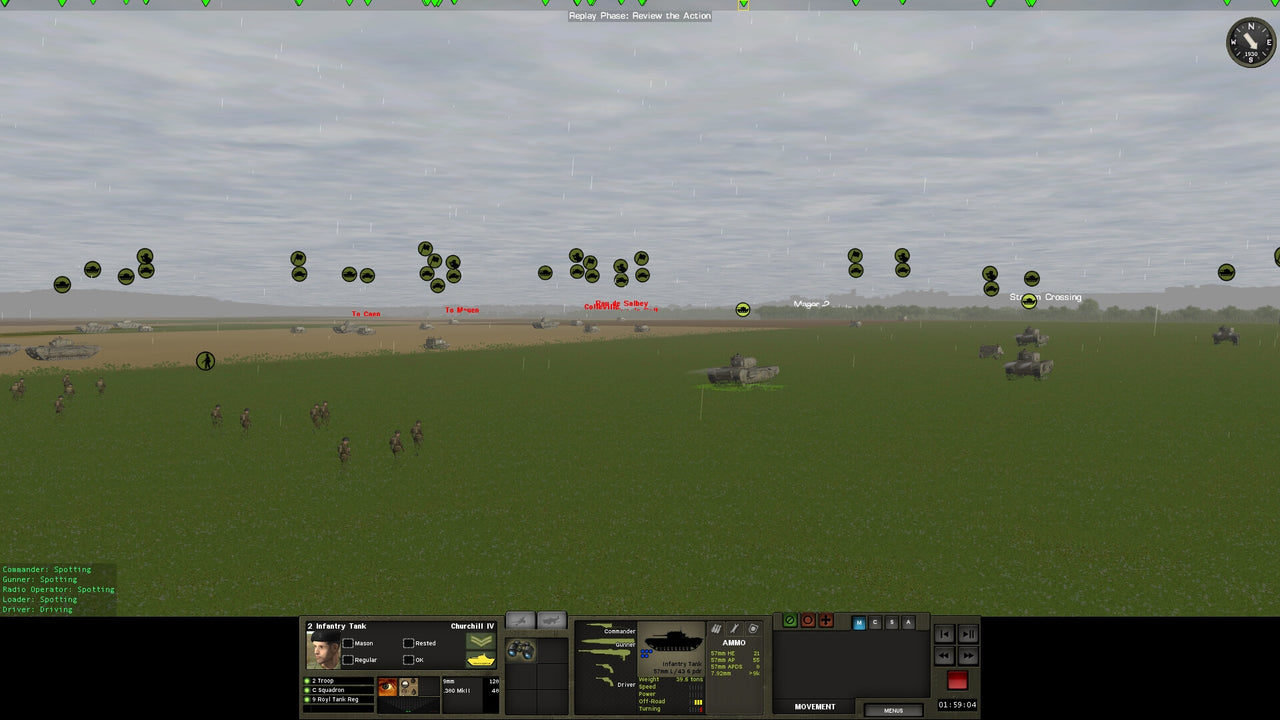Select the aircraft silhouette icon above the binoculars
1280x720 pixels.
tap(520, 618)
